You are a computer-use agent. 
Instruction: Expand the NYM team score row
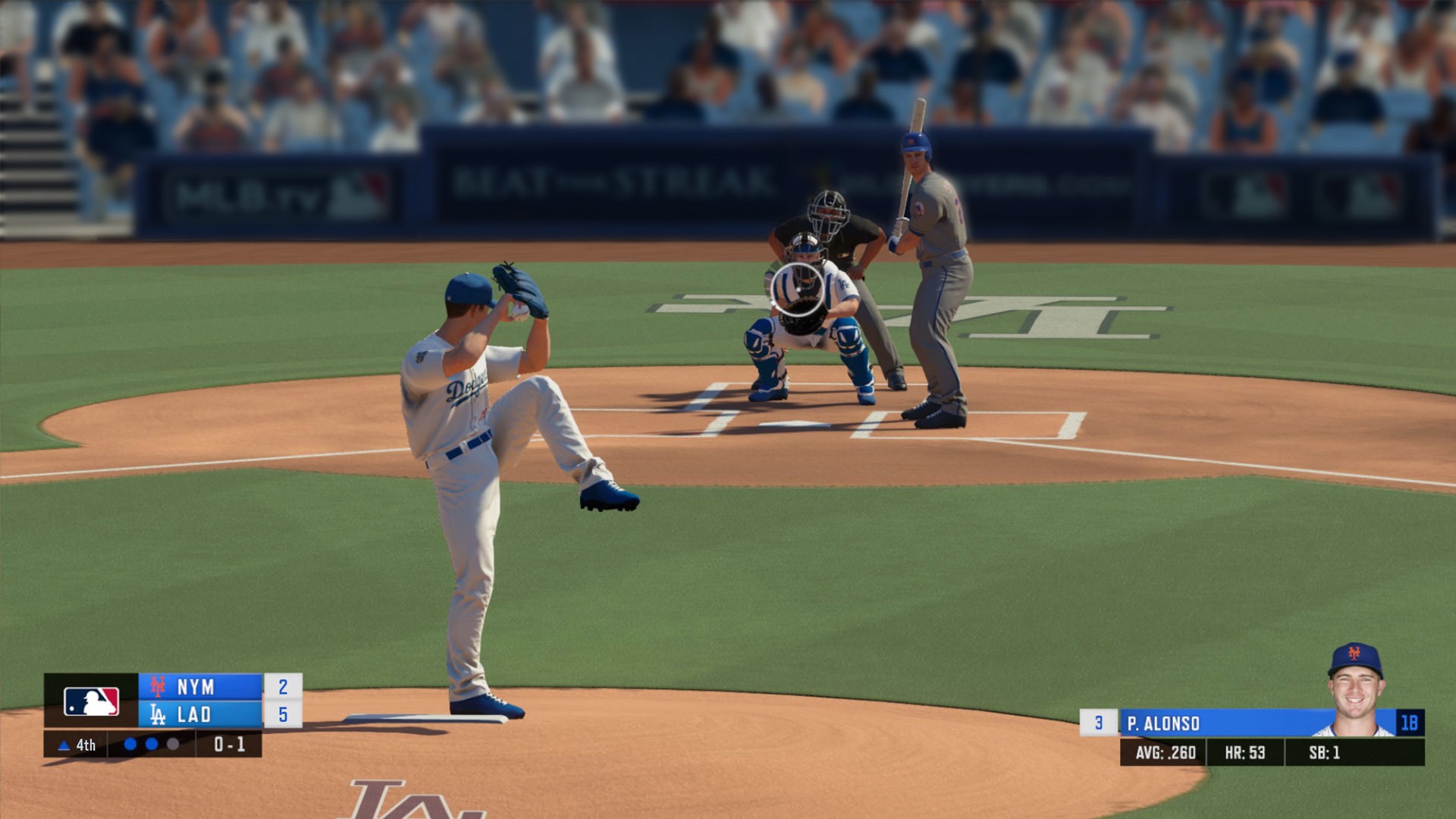point(213,687)
